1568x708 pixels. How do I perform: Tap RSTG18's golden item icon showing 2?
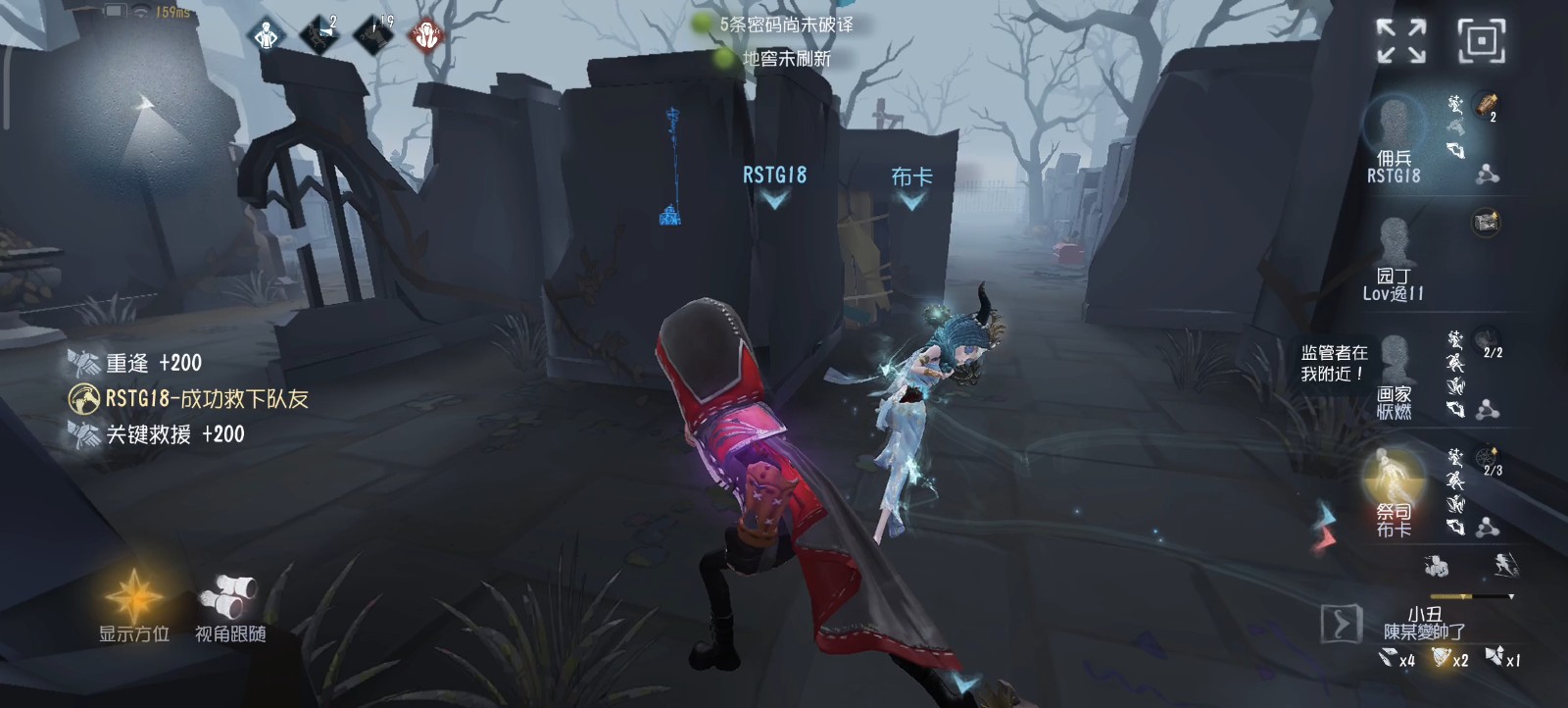tap(1487, 105)
